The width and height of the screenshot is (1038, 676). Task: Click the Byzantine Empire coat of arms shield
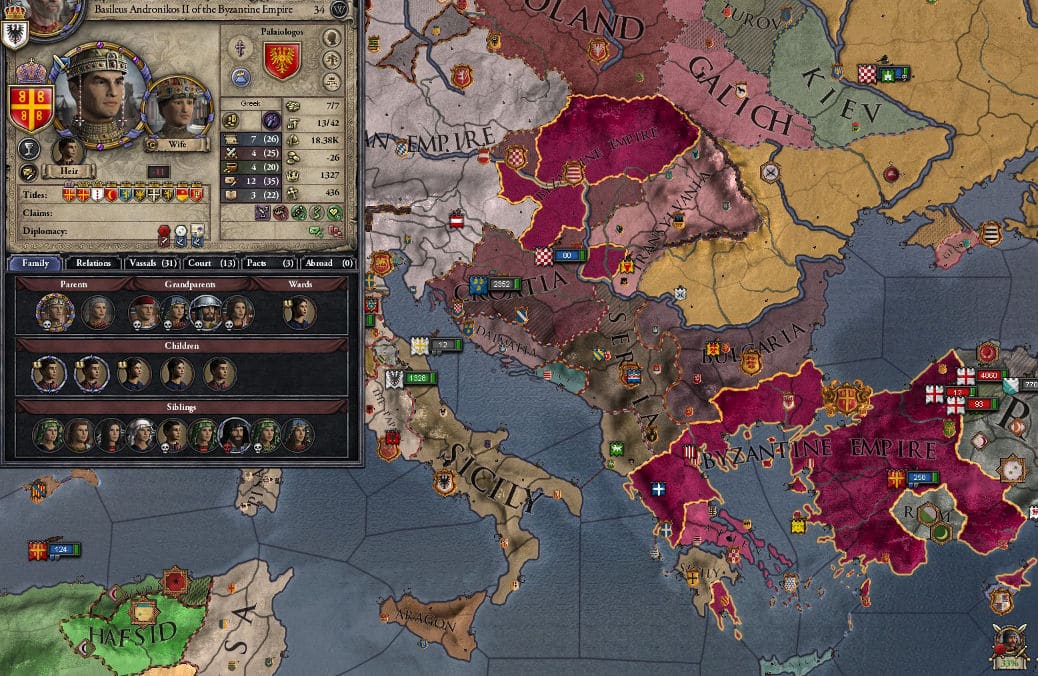click(x=30, y=108)
